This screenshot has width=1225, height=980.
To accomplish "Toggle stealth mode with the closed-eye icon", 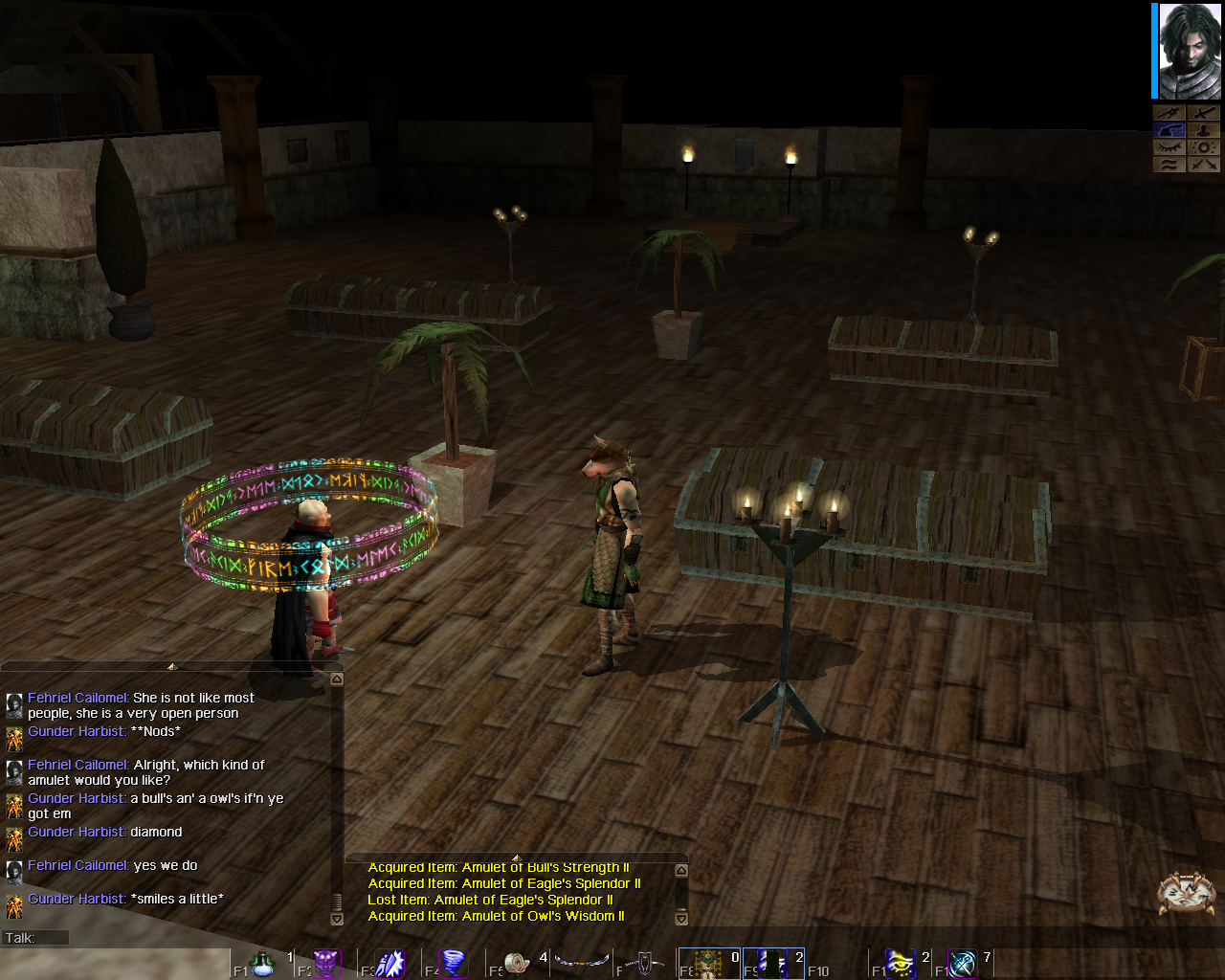I will tap(1169, 146).
